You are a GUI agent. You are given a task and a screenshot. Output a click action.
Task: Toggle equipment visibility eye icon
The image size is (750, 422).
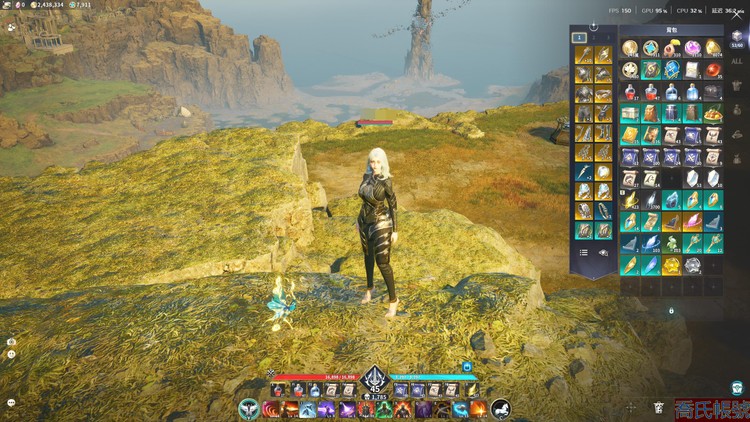coord(603,253)
